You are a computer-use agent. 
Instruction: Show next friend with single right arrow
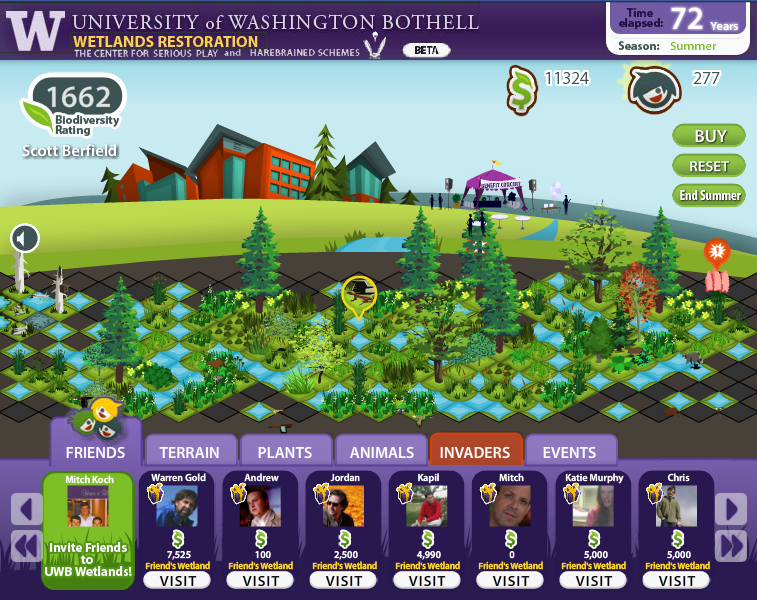(x=731, y=509)
